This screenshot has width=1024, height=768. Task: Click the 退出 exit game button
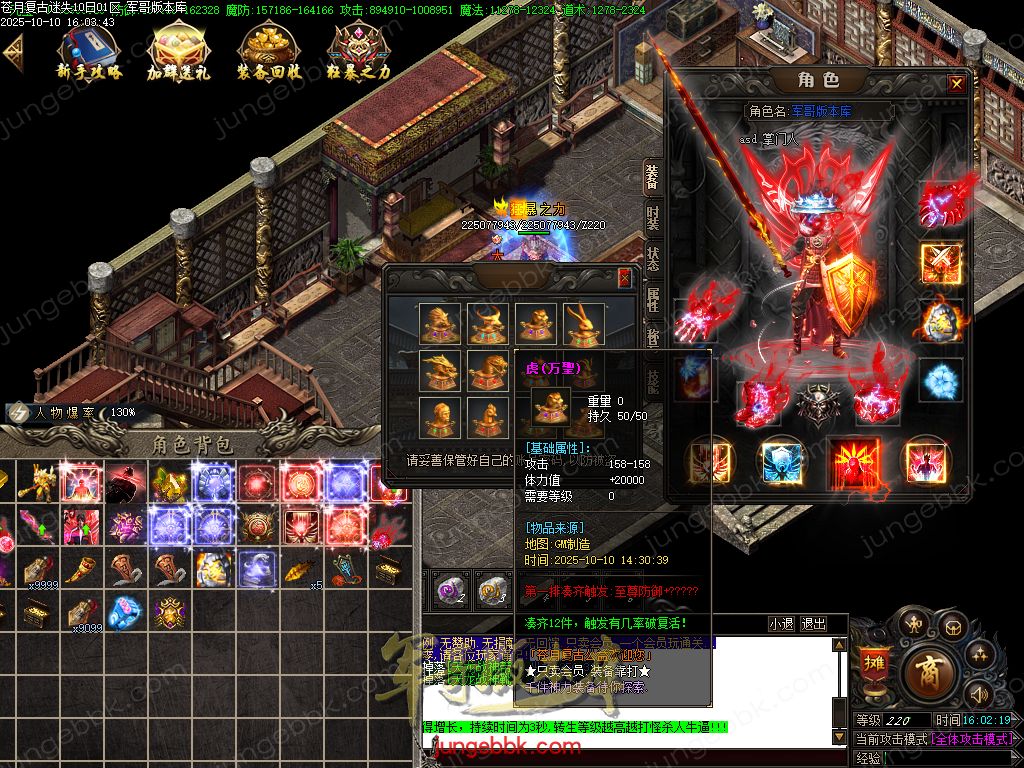coord(814,624)
